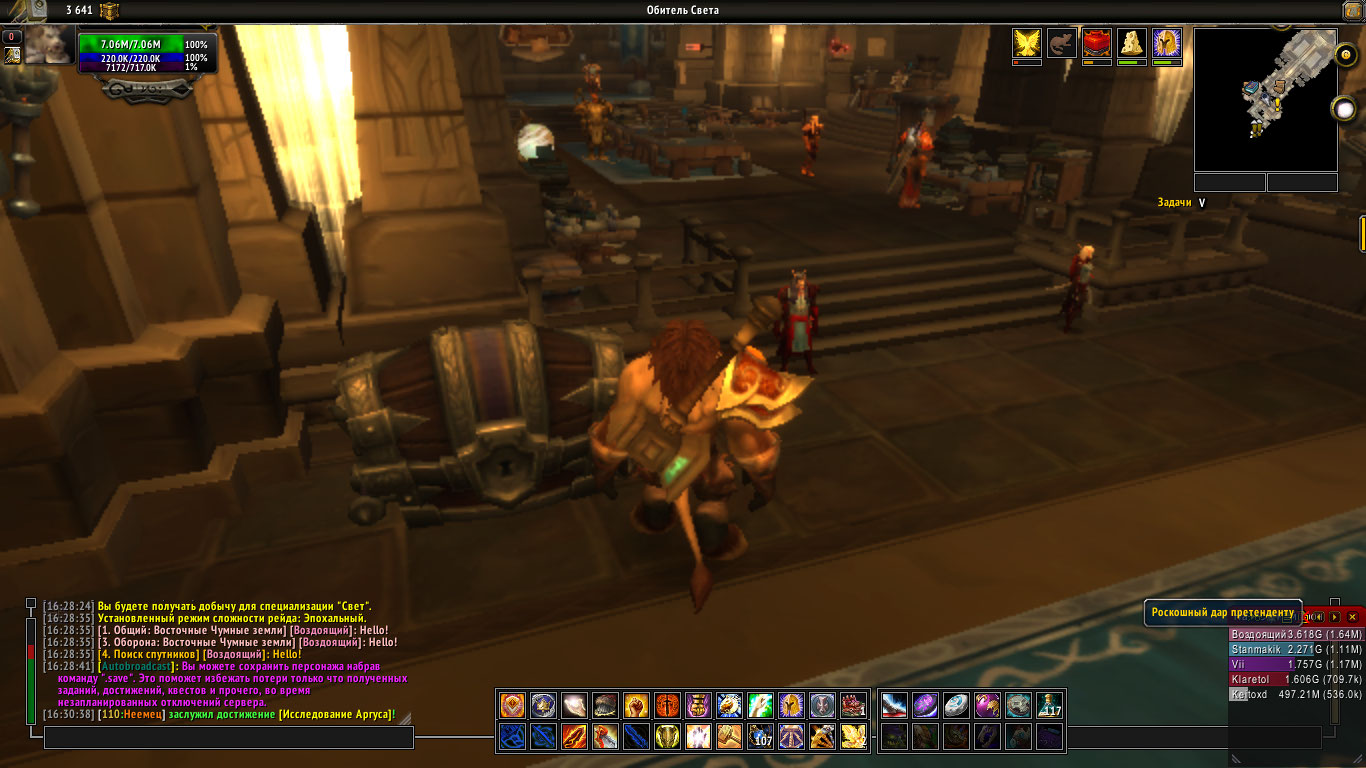Image resolution: width=1366 pixels, height=768 pixels.
Task: Select the golden wings buff icon
Action: (x=1027, y=42)
